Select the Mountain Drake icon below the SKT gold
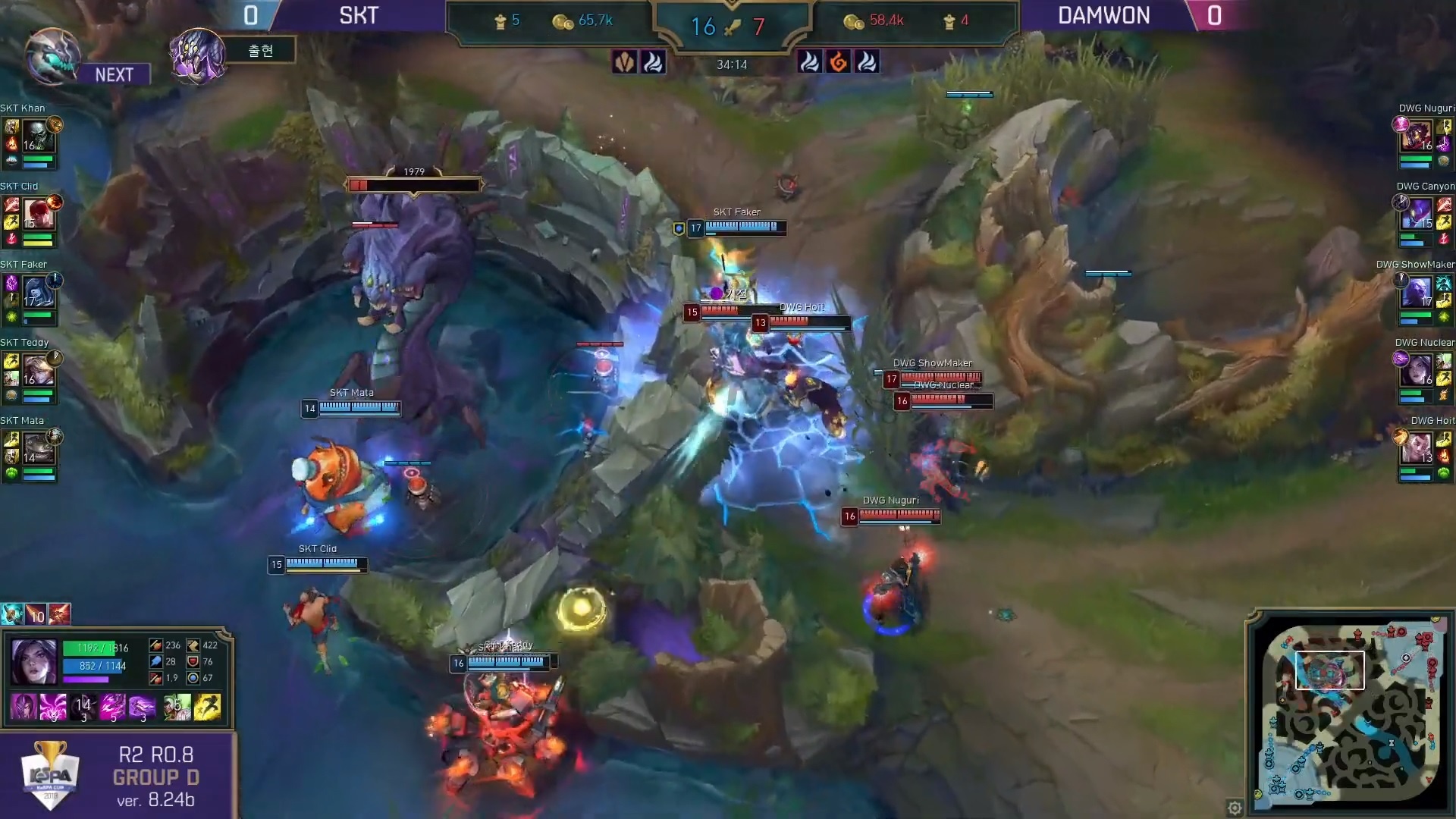The height and width of the screenshot is (819, 1456). click(x=625, y=62)
